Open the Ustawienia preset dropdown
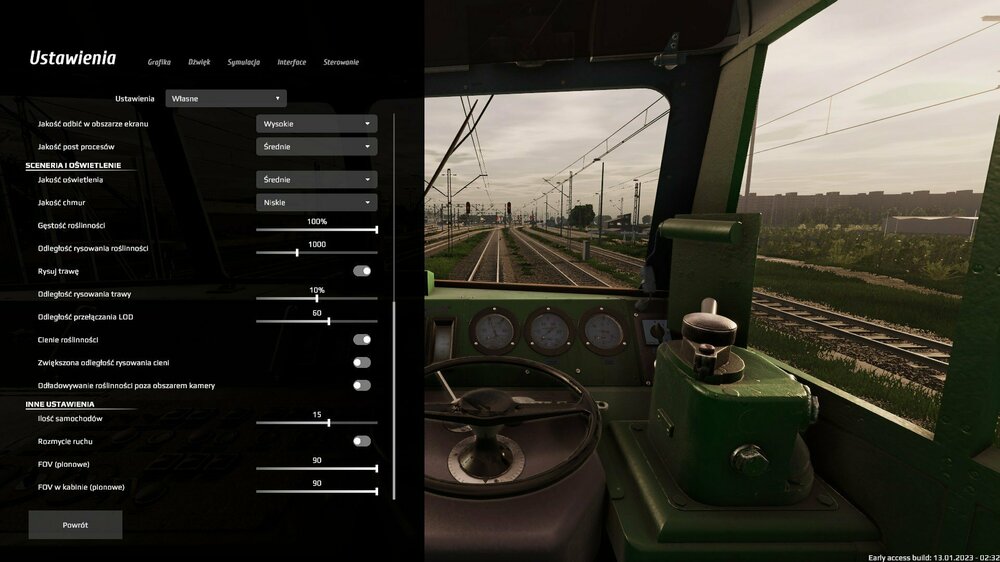Screen dimensions: 1000x562 [226, 98]
